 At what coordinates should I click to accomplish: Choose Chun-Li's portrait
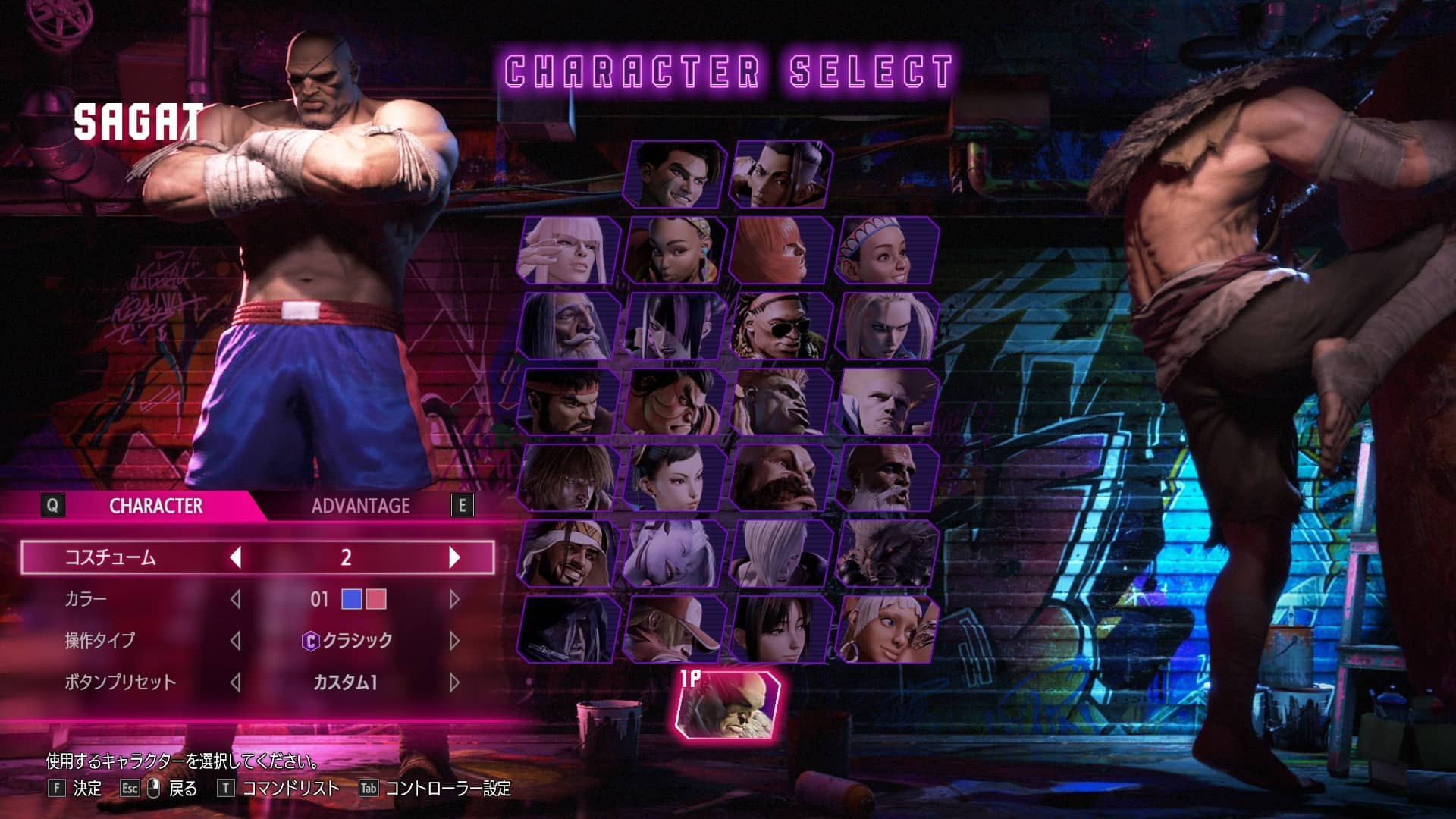tap(674, 478)
